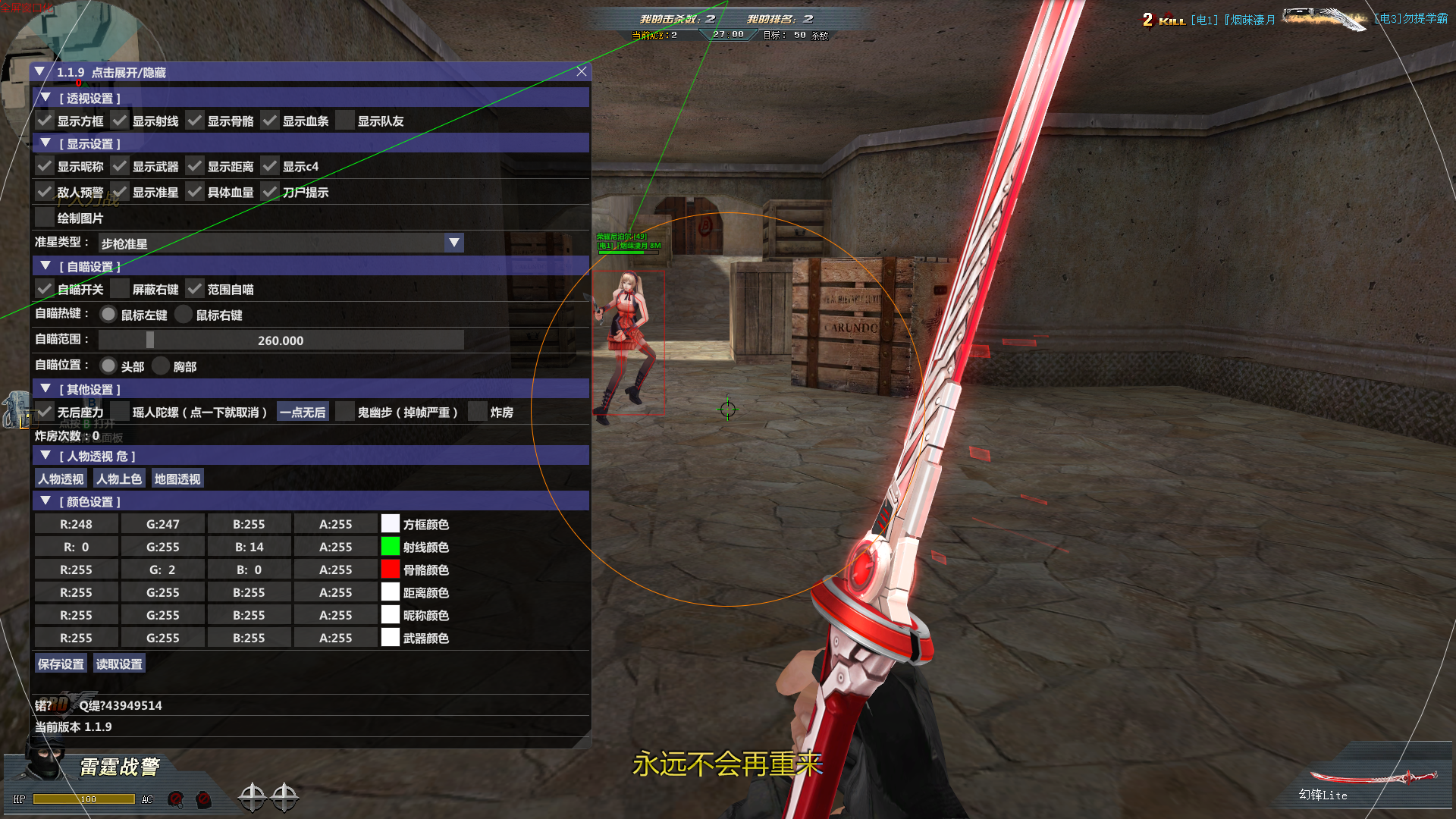Select the 鼠标右键 hotkey radio option
Screen dimensions: 1456x819
click(184, 315)
